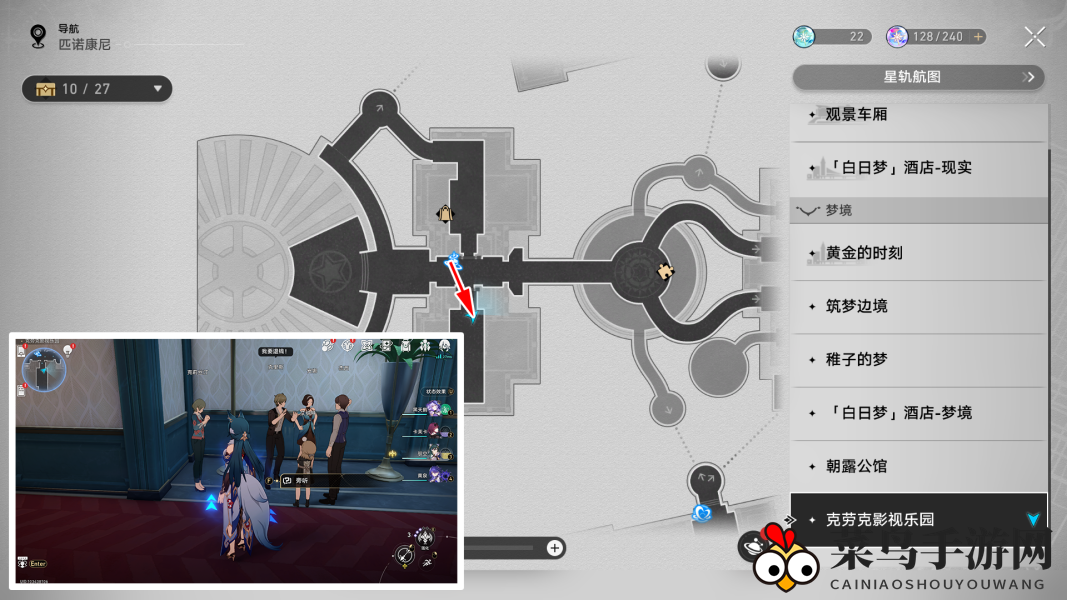Add Trailblaze Power with the plus button

(x=978, y=37)
